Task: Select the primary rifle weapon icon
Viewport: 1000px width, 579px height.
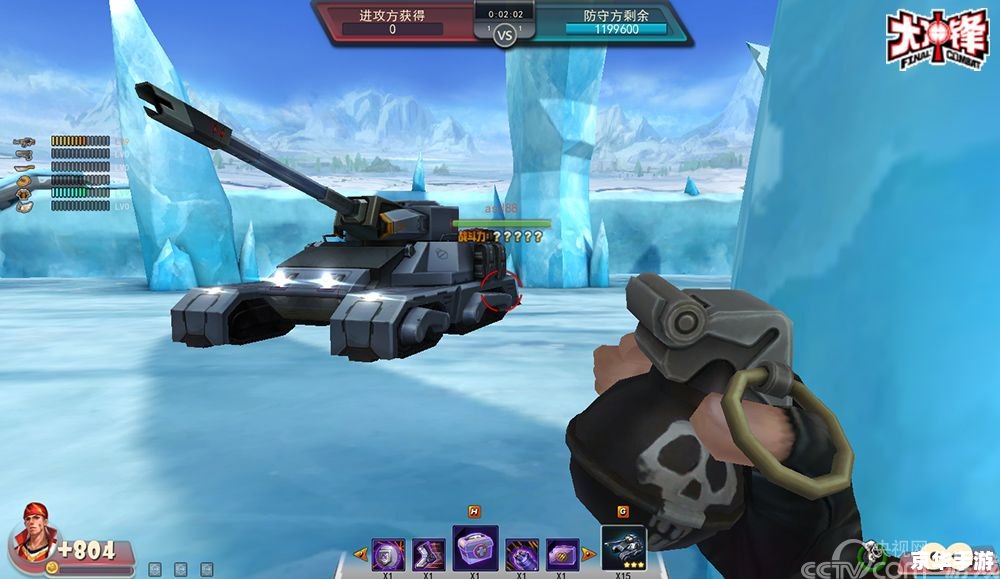Action: (24, 141)
